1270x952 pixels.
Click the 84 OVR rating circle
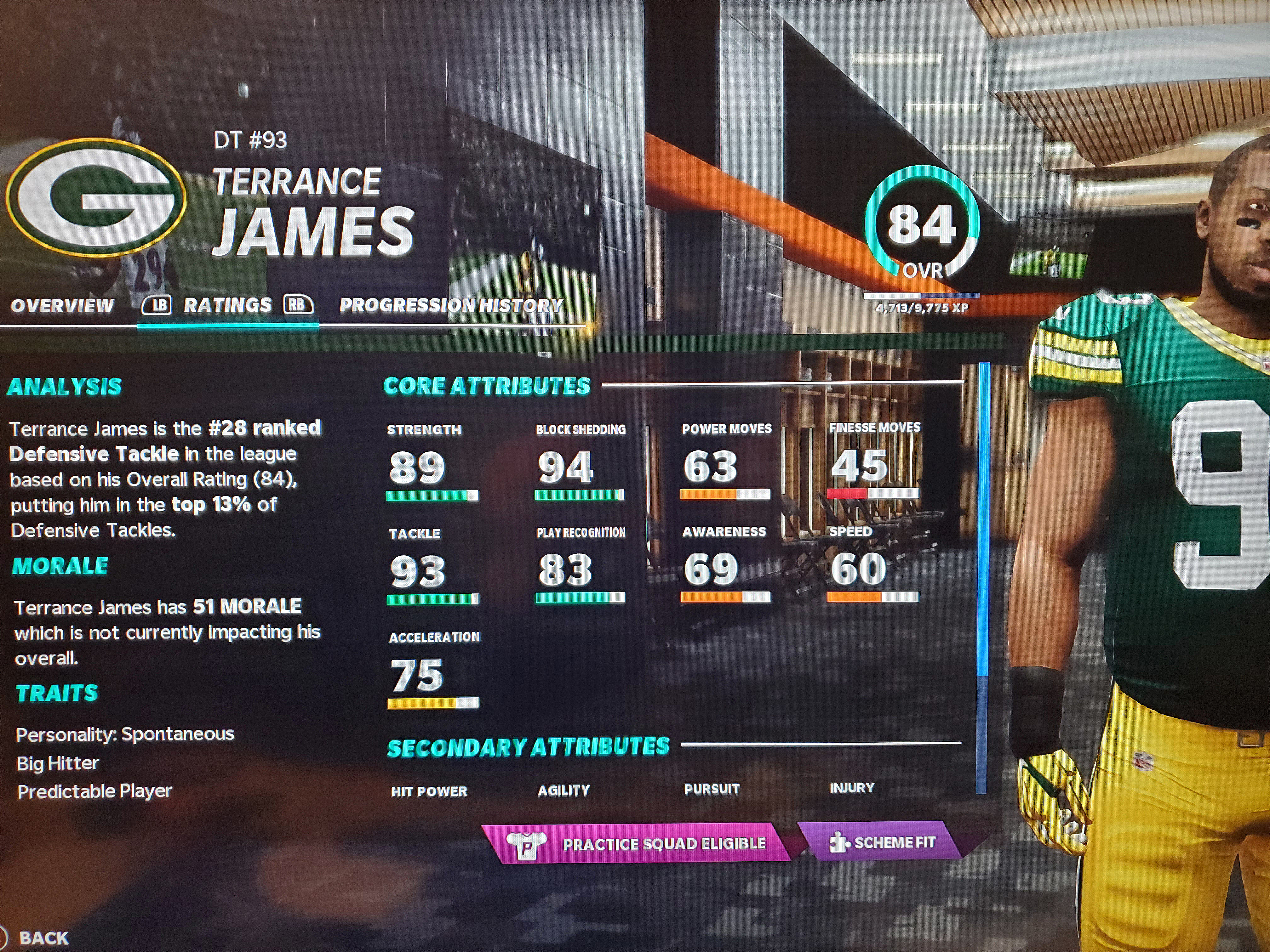tap(922, 227)
